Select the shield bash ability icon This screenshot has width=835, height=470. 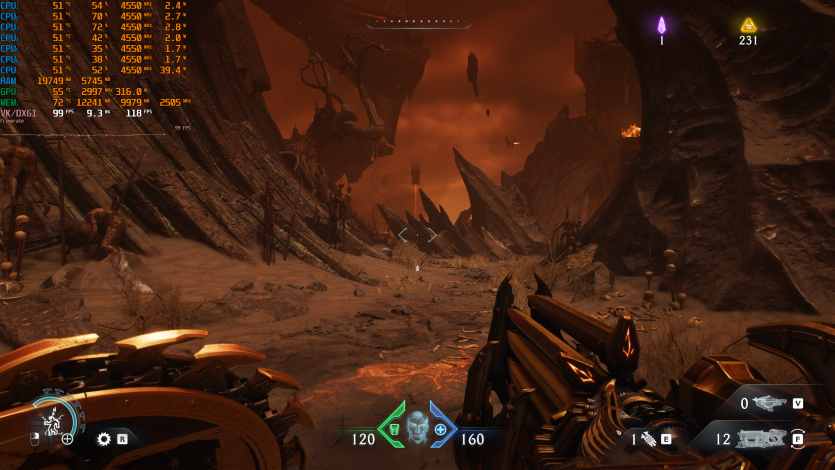point(53,420)
